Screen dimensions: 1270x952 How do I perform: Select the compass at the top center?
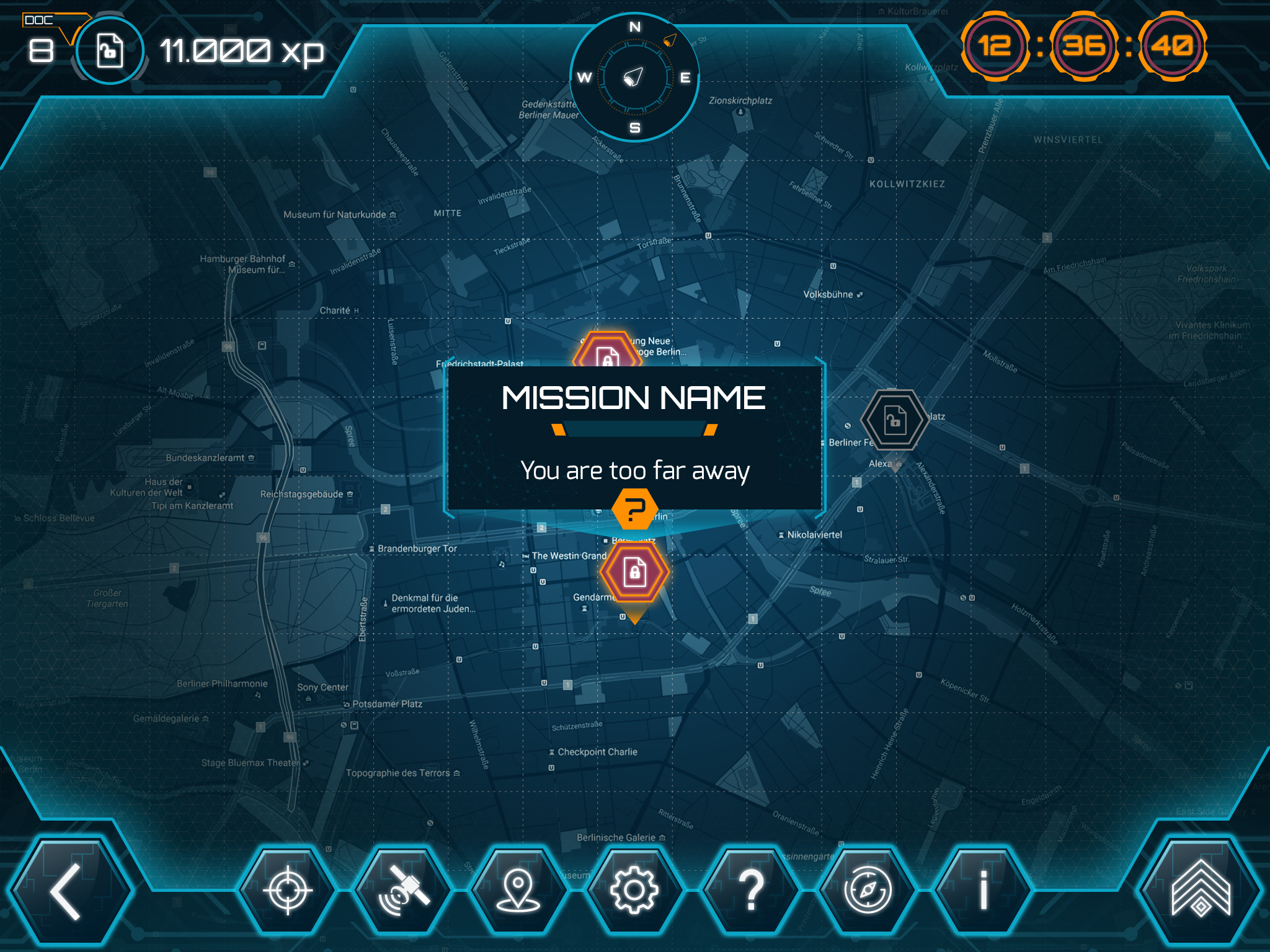634,77
